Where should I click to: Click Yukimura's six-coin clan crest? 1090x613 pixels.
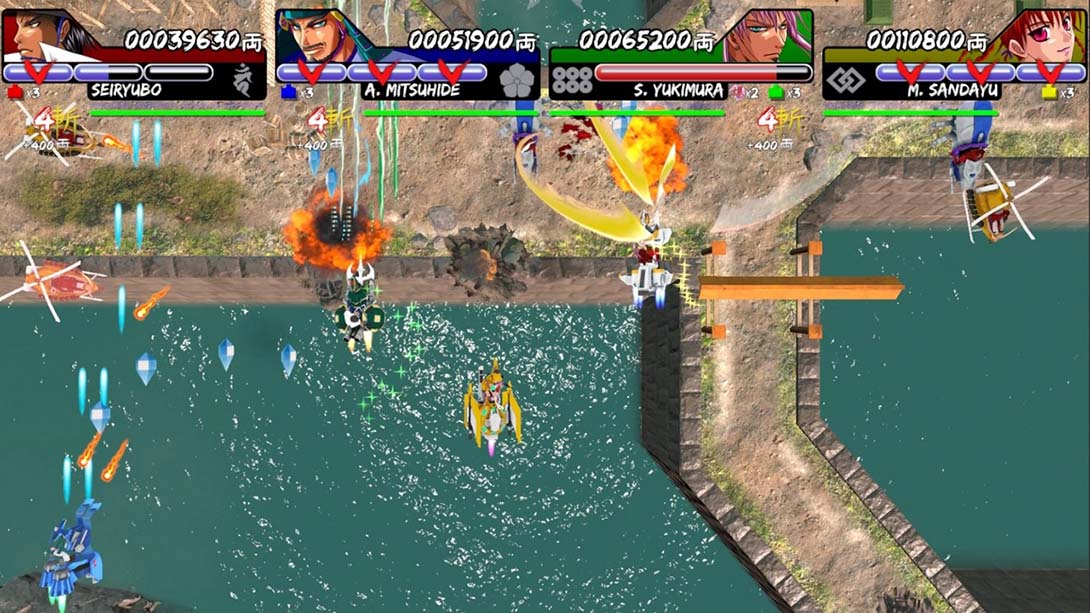(572, 81)
